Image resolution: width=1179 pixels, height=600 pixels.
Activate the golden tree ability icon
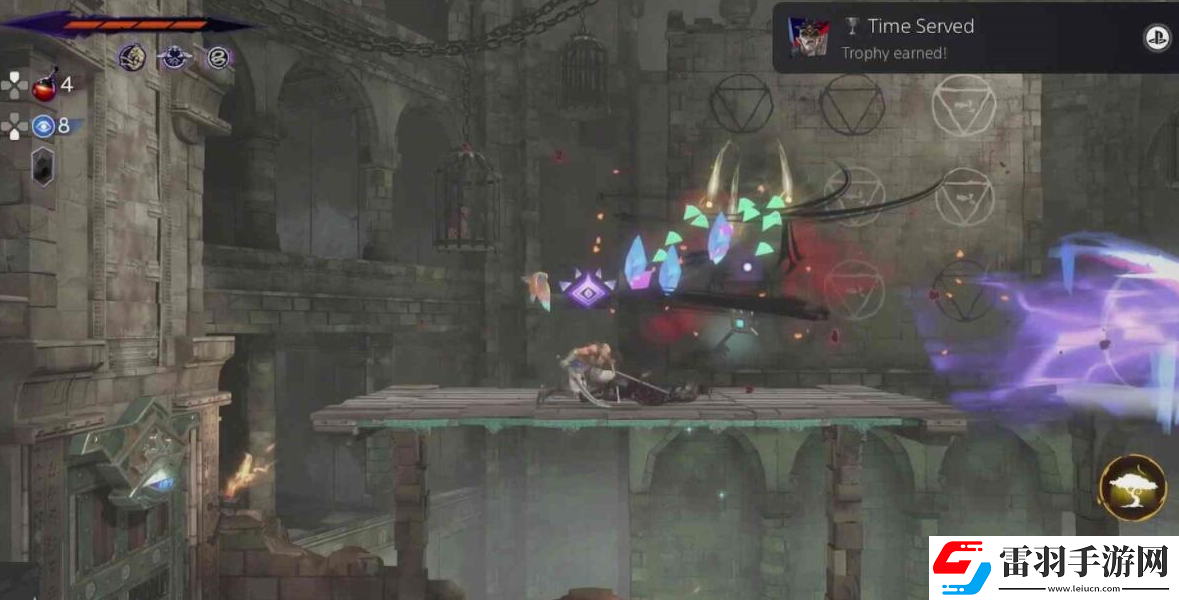tap(1132, 487)
